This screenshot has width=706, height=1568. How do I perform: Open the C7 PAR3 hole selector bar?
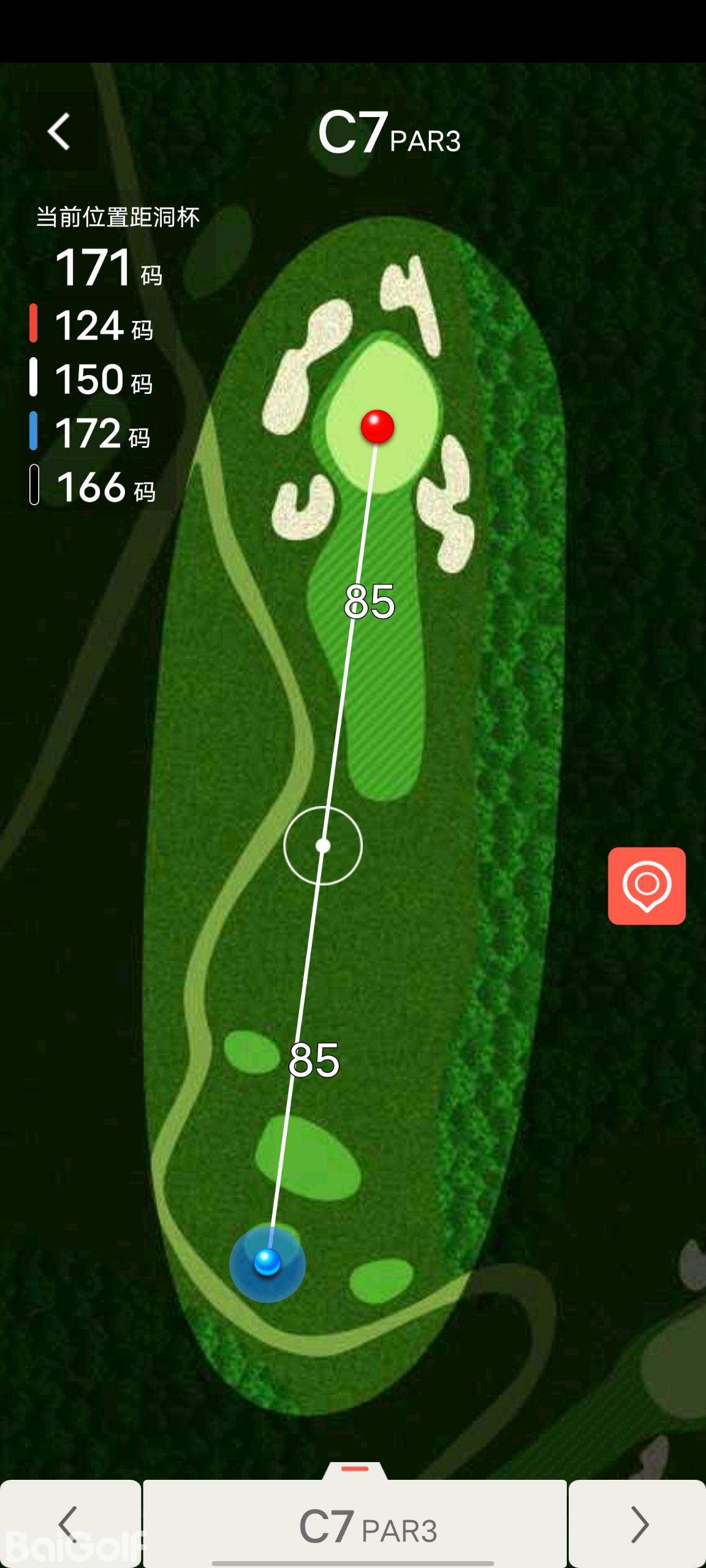point(355,1526)
